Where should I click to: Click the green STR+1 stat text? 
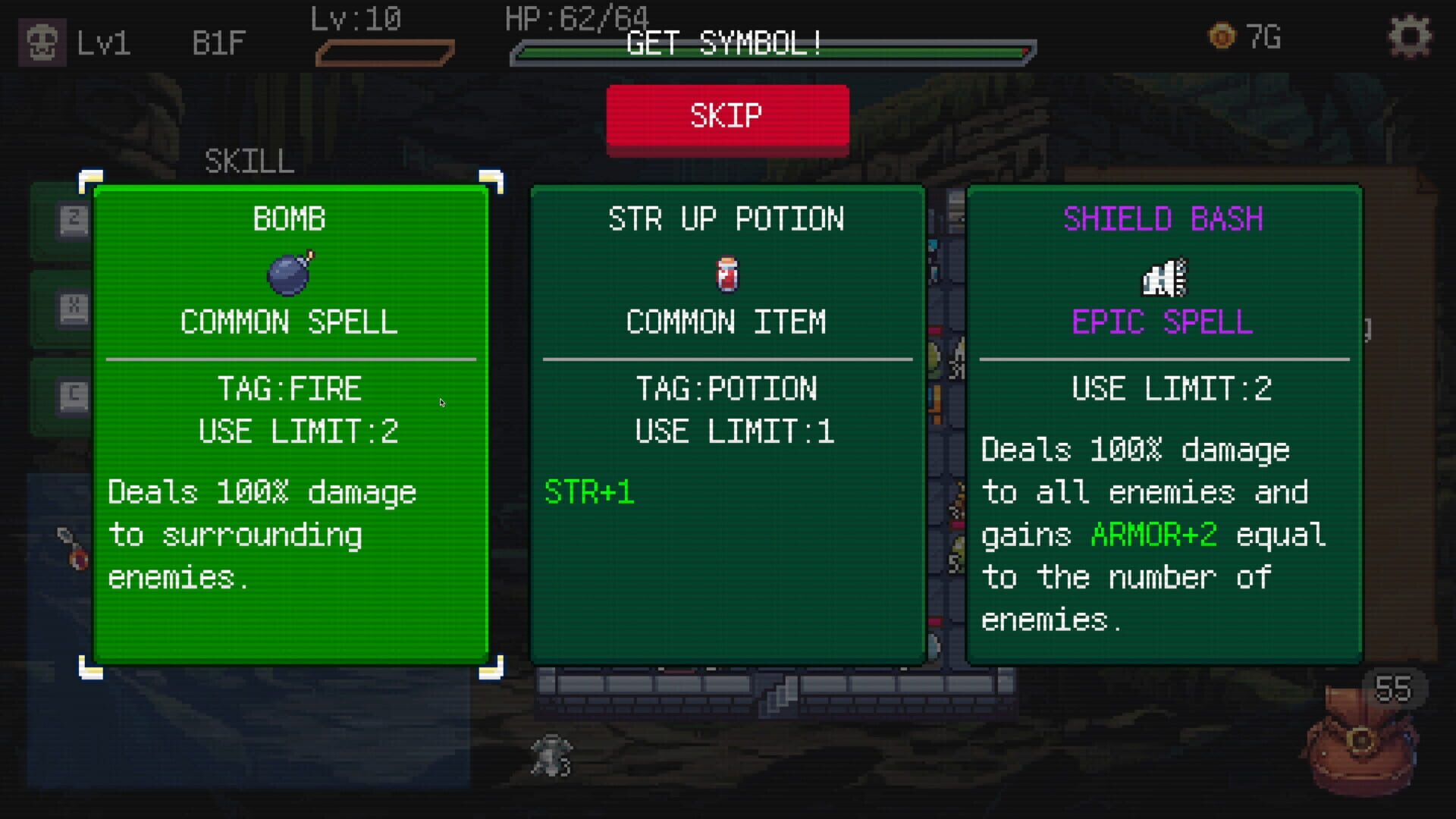pos(590,493)
